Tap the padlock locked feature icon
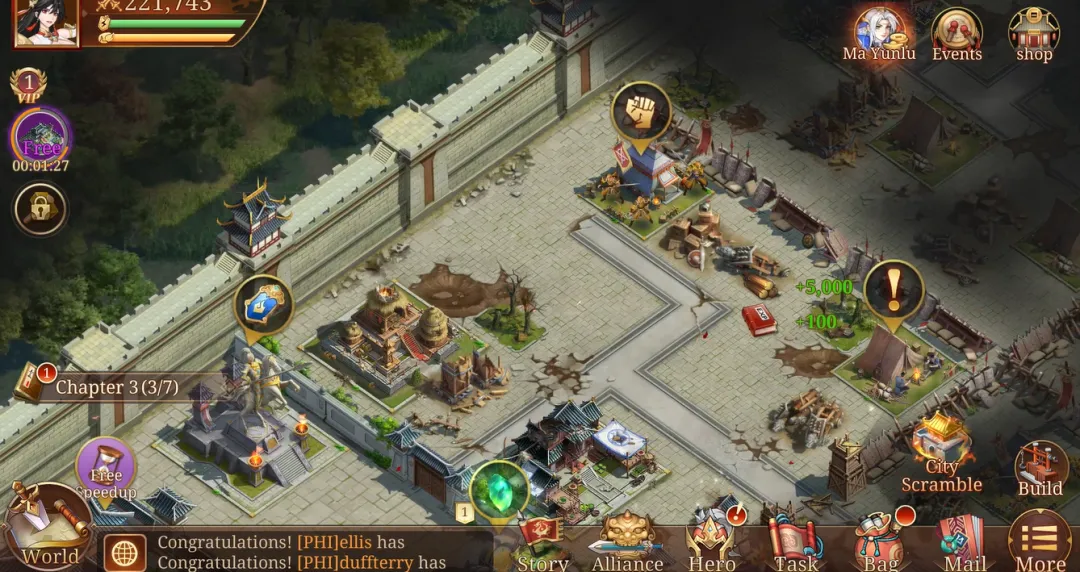Image resolution: width=1080 pixels, height=572 pixels. point(41,209)
